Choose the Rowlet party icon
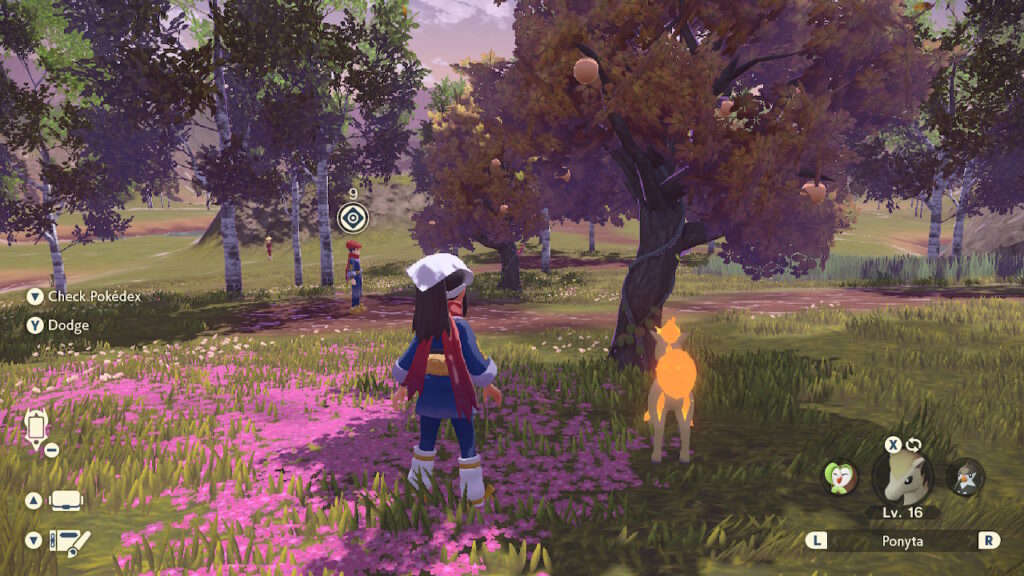Image resolution: width=1024 pixels, height=576 pixels. coord(840,476)
